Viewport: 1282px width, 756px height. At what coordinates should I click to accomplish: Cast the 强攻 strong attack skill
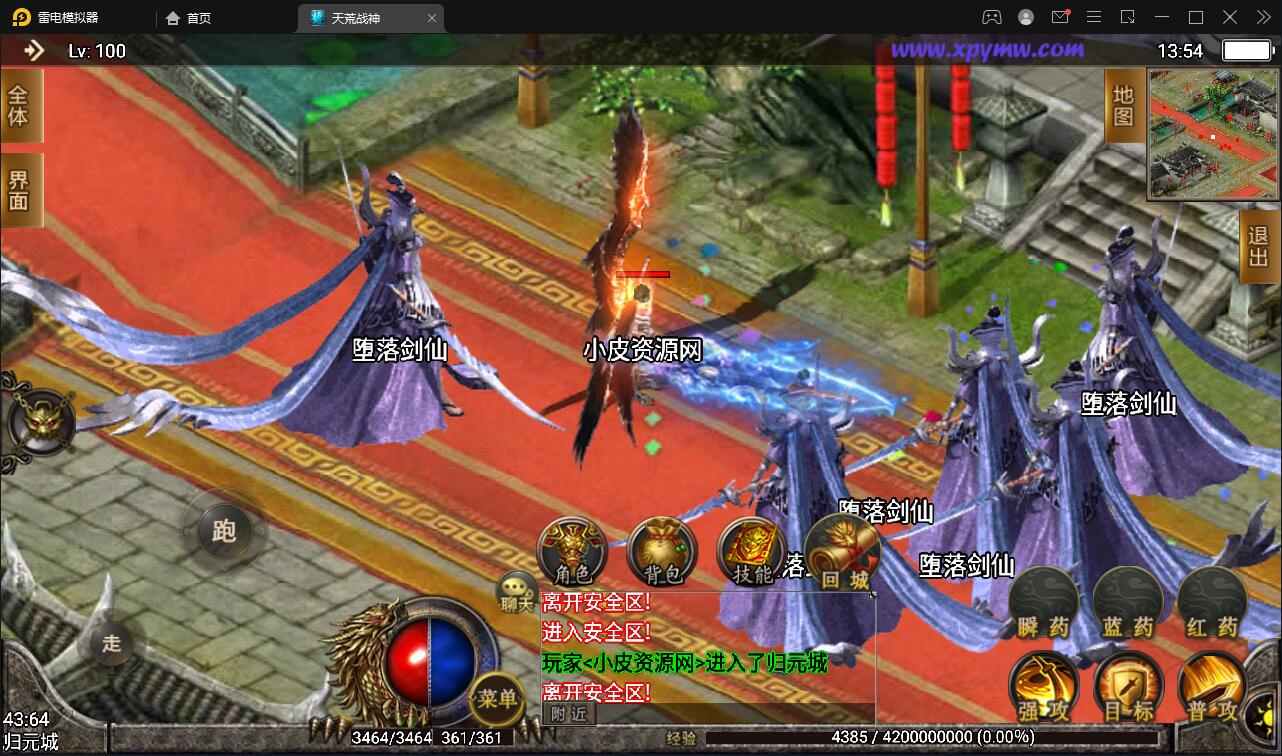click(x=1044, y=688)
